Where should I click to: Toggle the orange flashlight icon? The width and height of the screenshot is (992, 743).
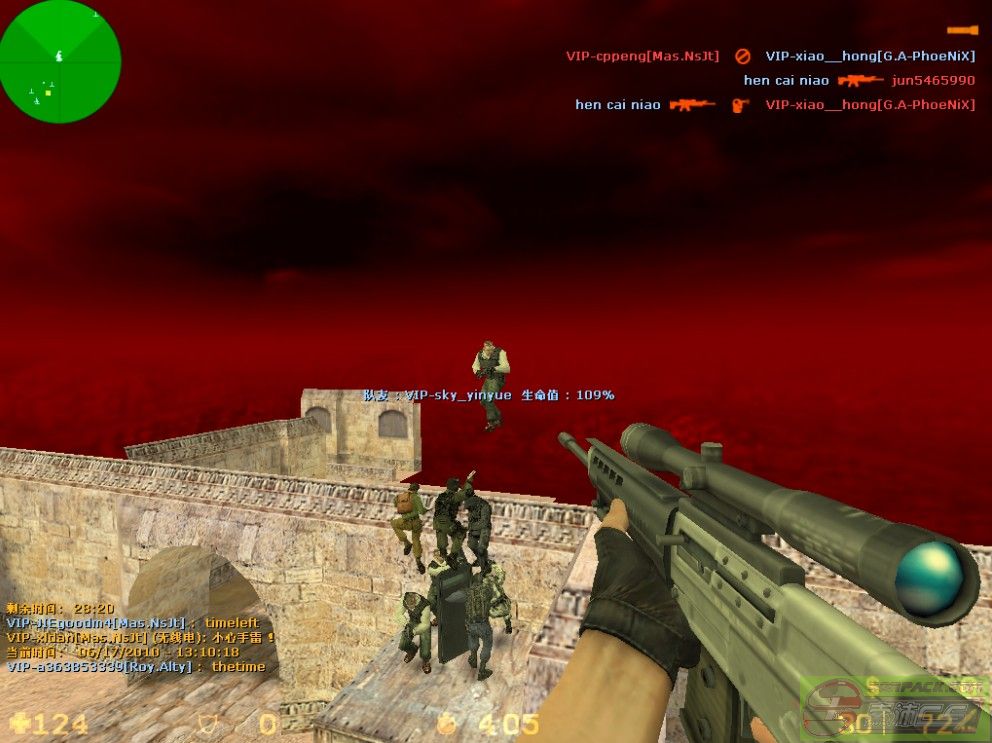click(x=962, y=30)
